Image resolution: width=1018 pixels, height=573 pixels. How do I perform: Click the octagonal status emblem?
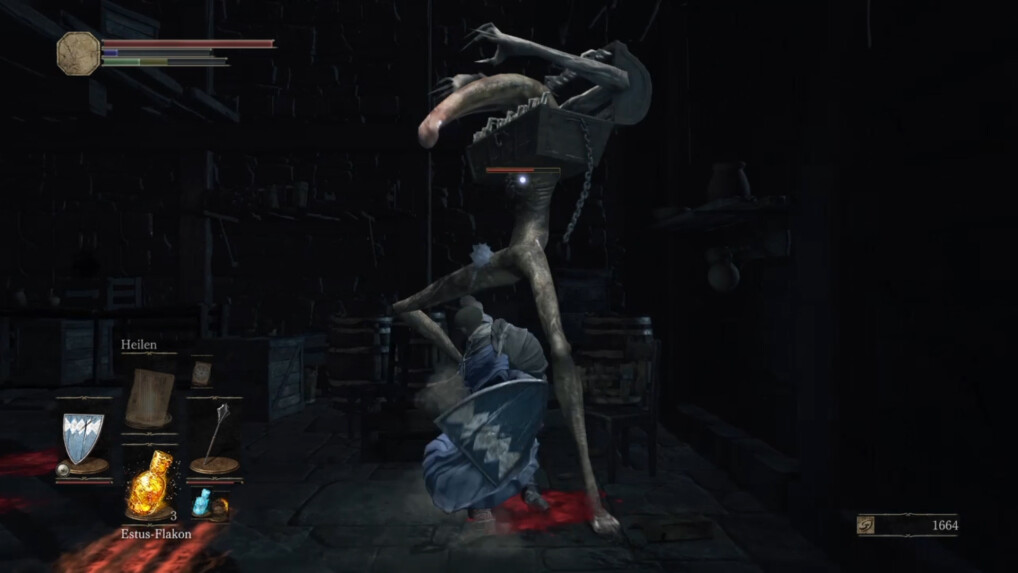pyautogui.click(x=78, y=52)
